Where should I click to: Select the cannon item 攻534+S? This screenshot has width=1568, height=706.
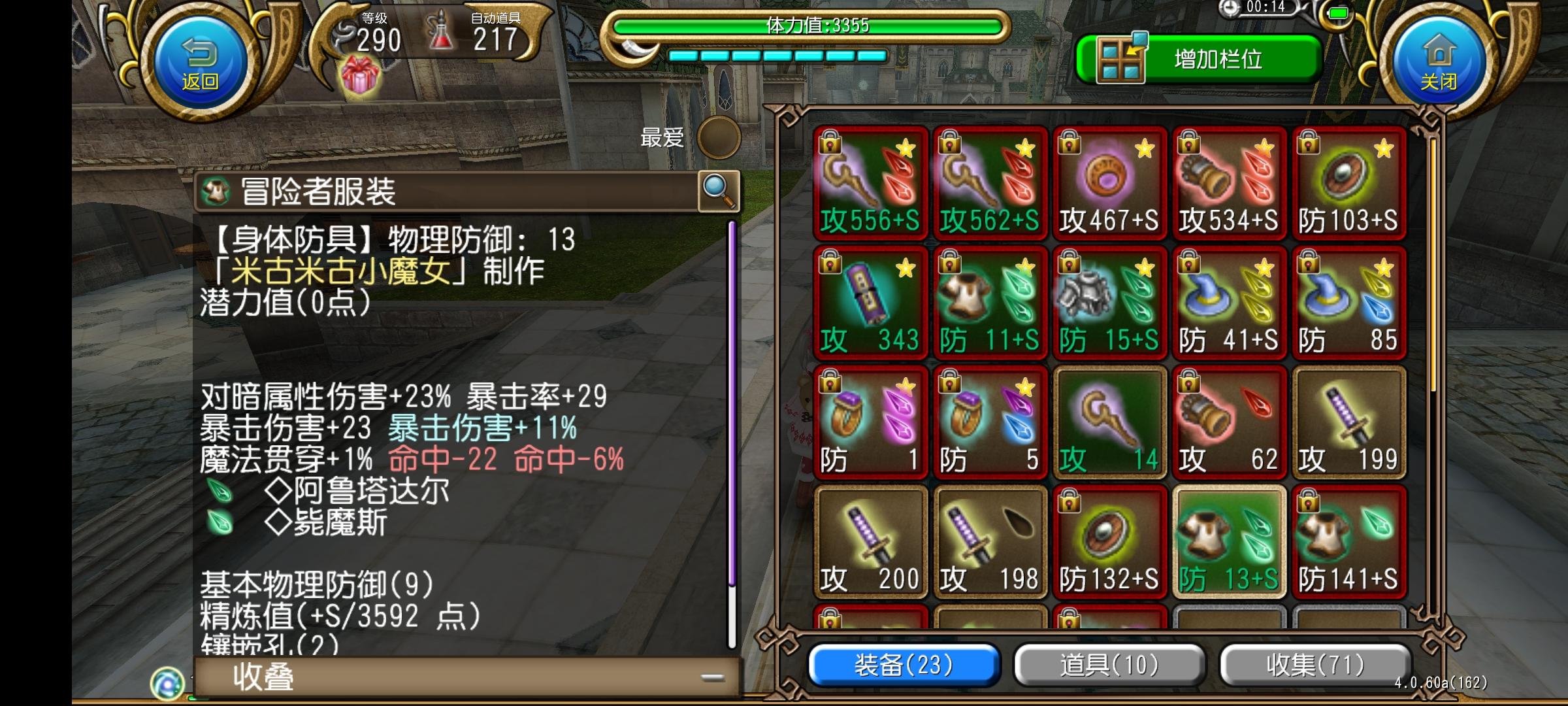[1228, 183]
